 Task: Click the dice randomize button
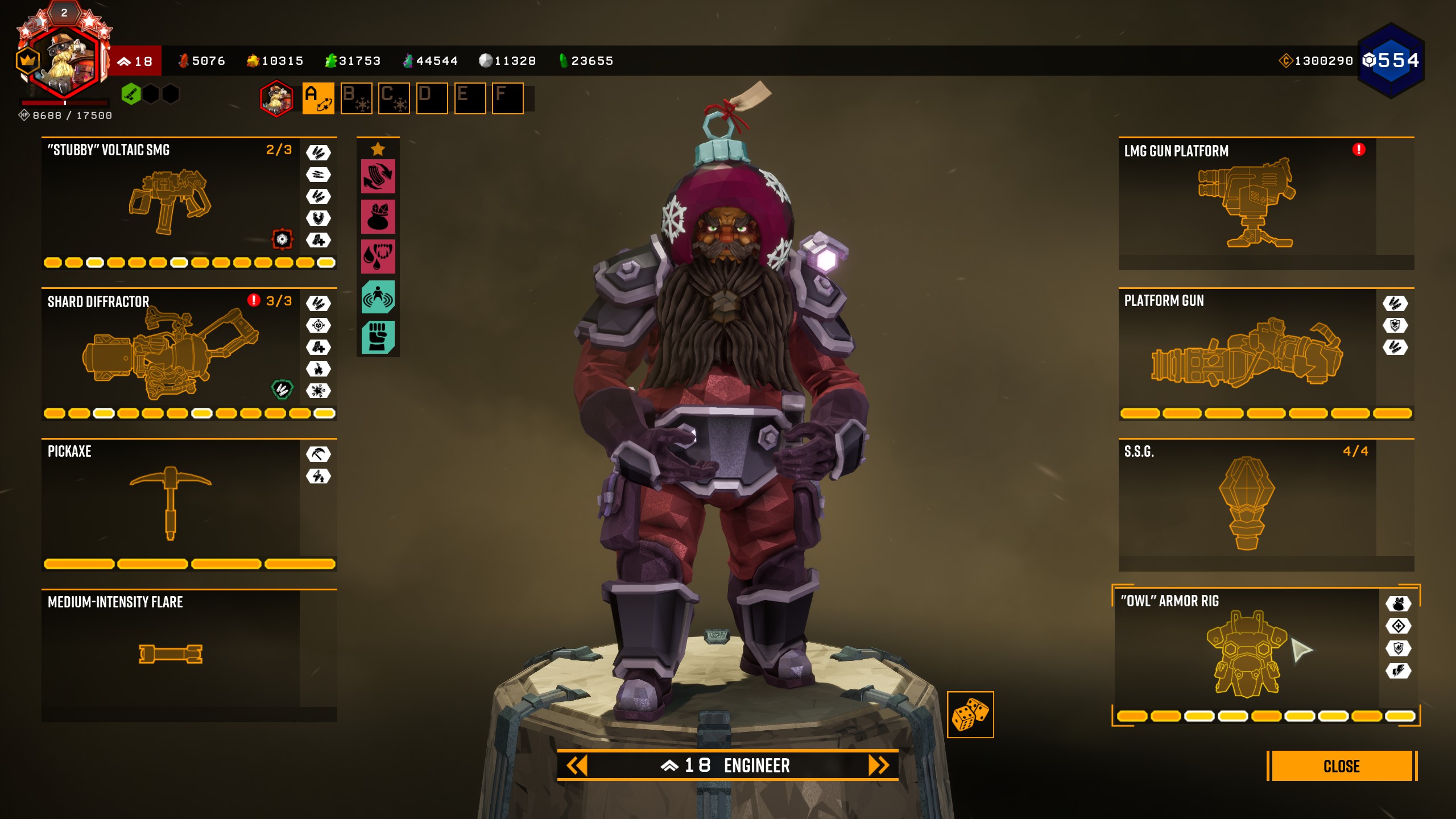pyautogui.click(x=970, y=714)
